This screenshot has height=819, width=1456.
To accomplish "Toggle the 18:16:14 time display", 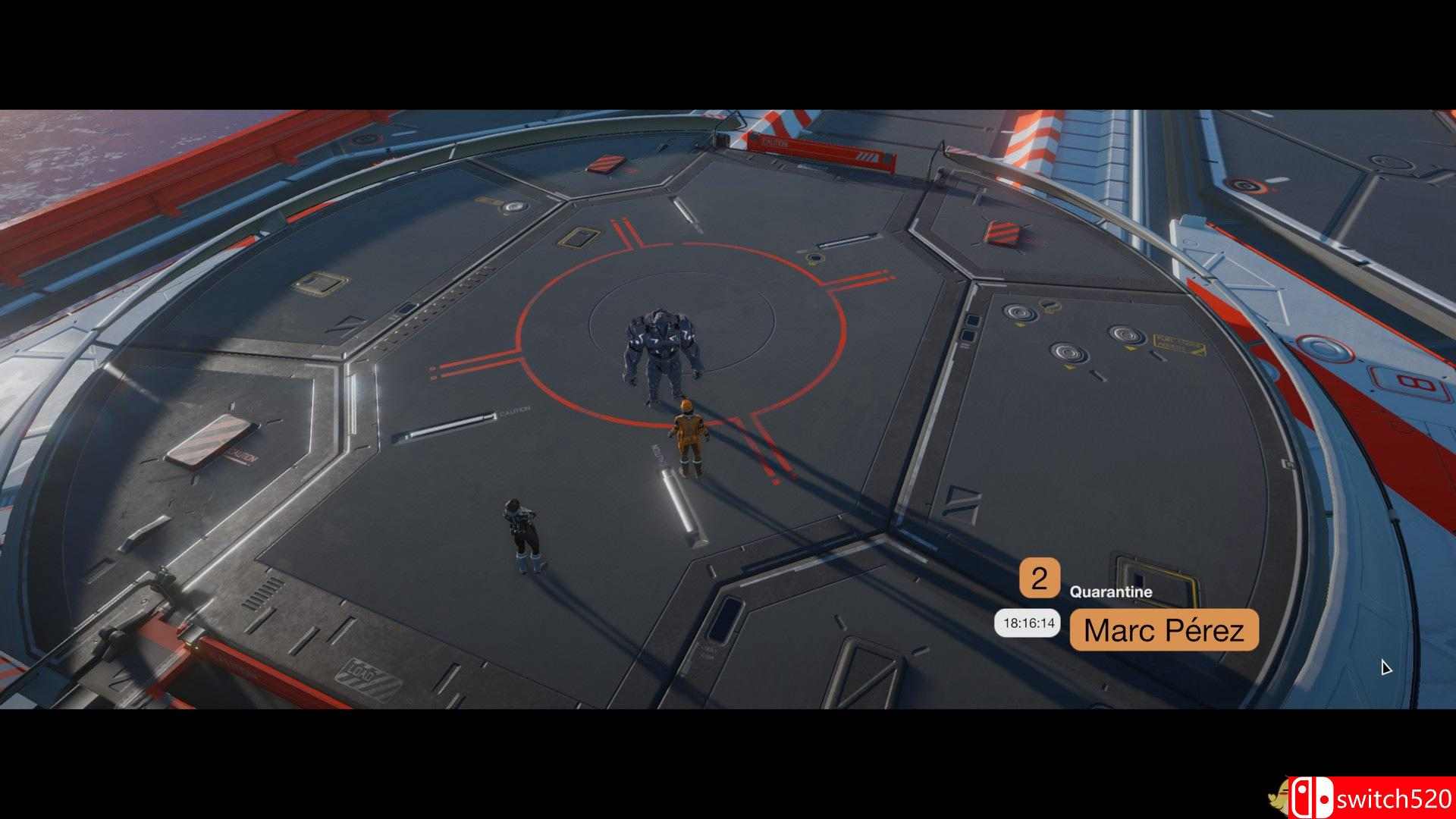I will coord(1028,625).
